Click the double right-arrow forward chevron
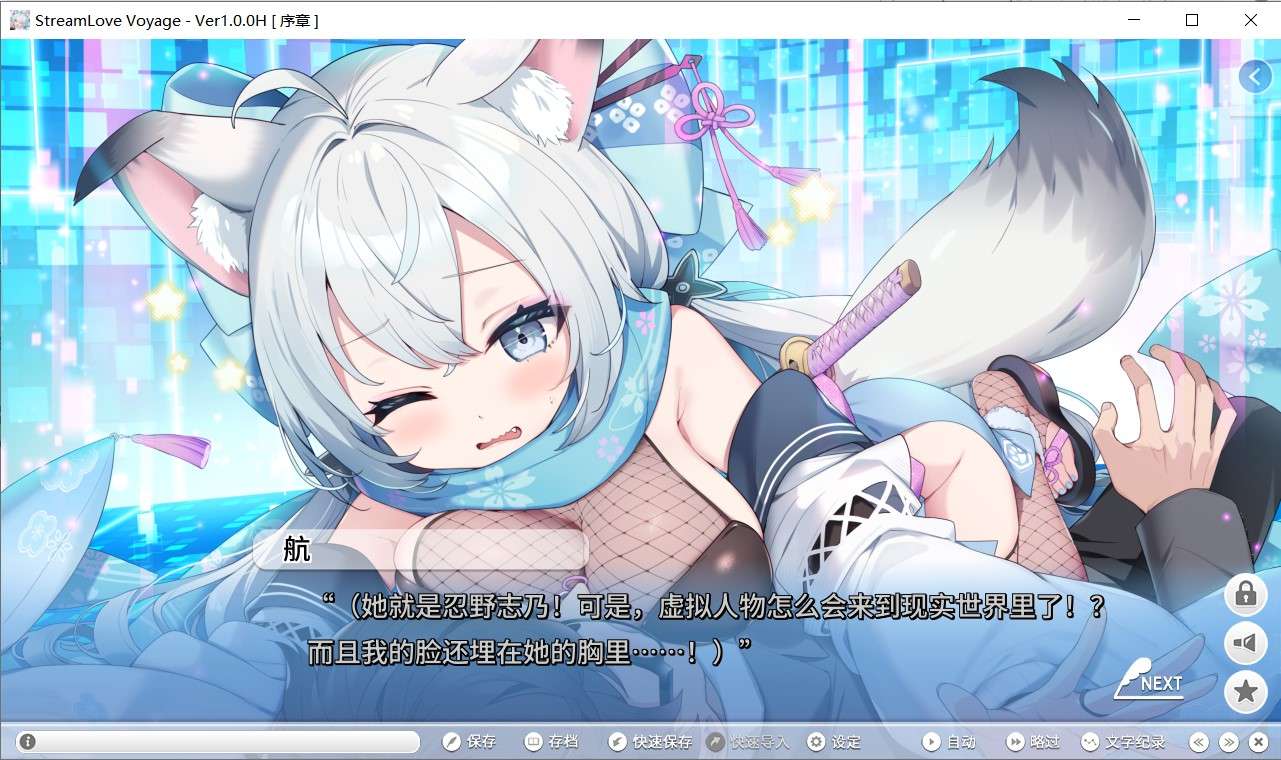Image resolution: width=1281 pixels, height=760 pixels. pyautogui.click(x=1227, y=741)
